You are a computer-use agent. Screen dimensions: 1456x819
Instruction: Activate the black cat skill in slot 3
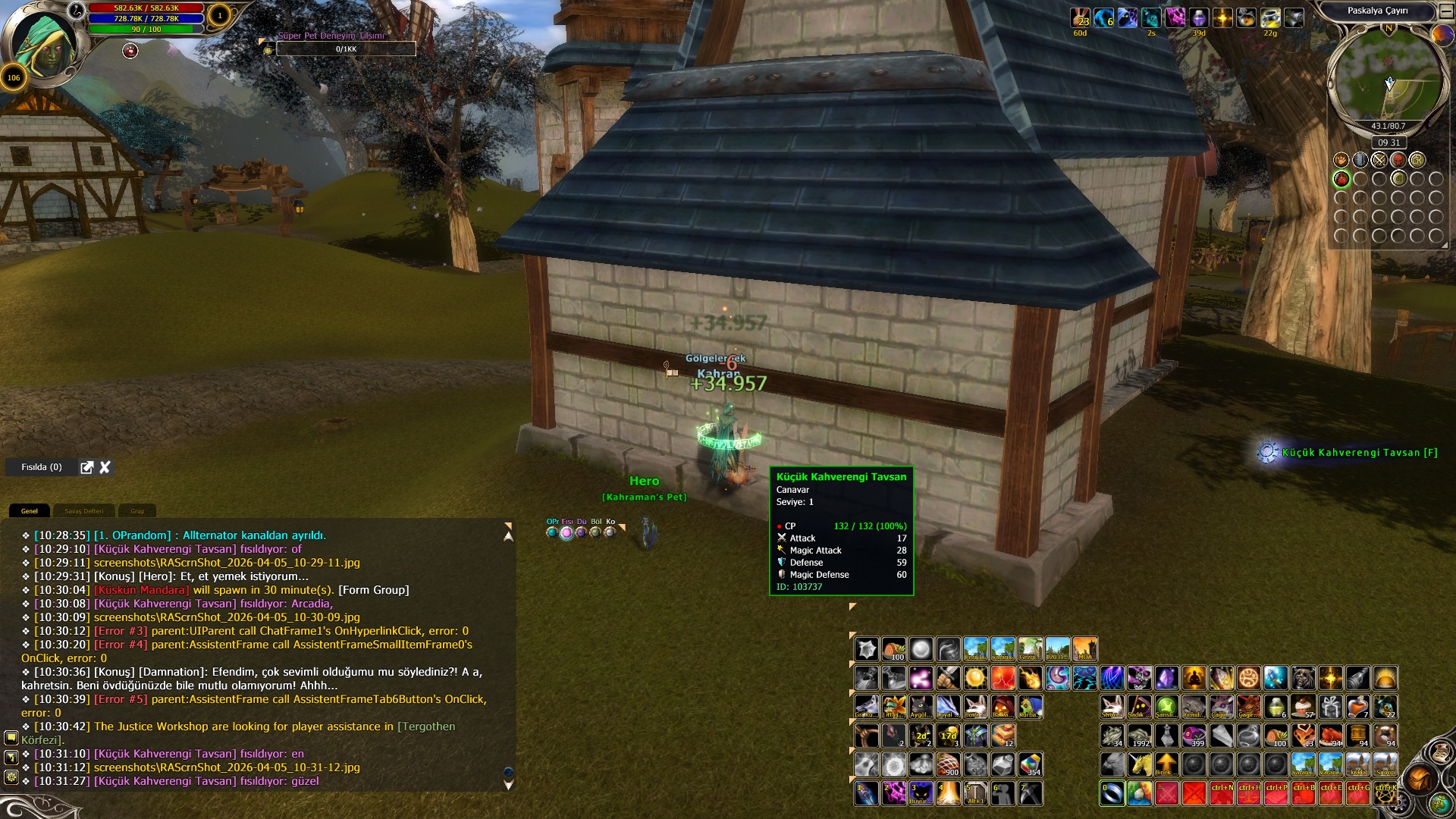click(921, 792)
